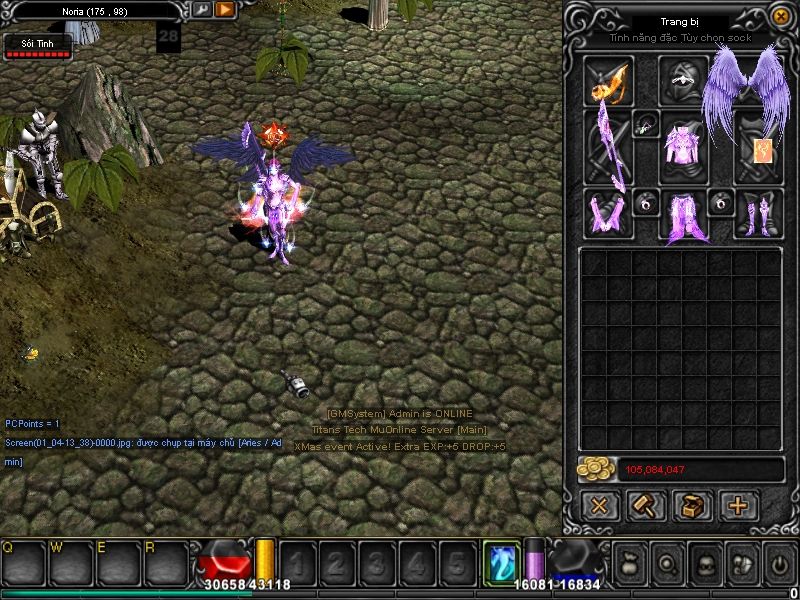Select the purple chest armor slot

point(683,147)
